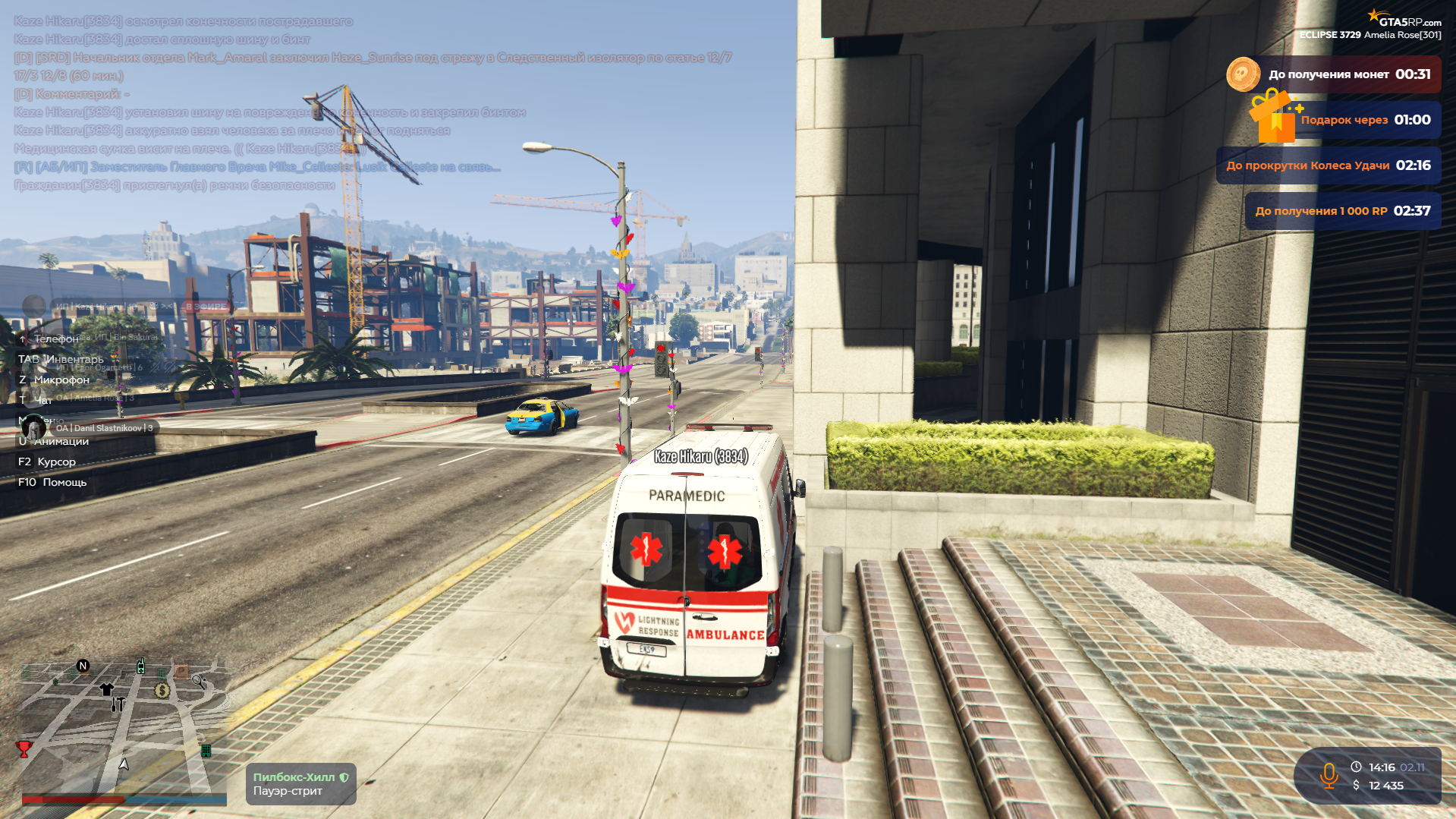Toggle the orange microphone icon
1456x819 pixels.
click(x=1328, y=776)
